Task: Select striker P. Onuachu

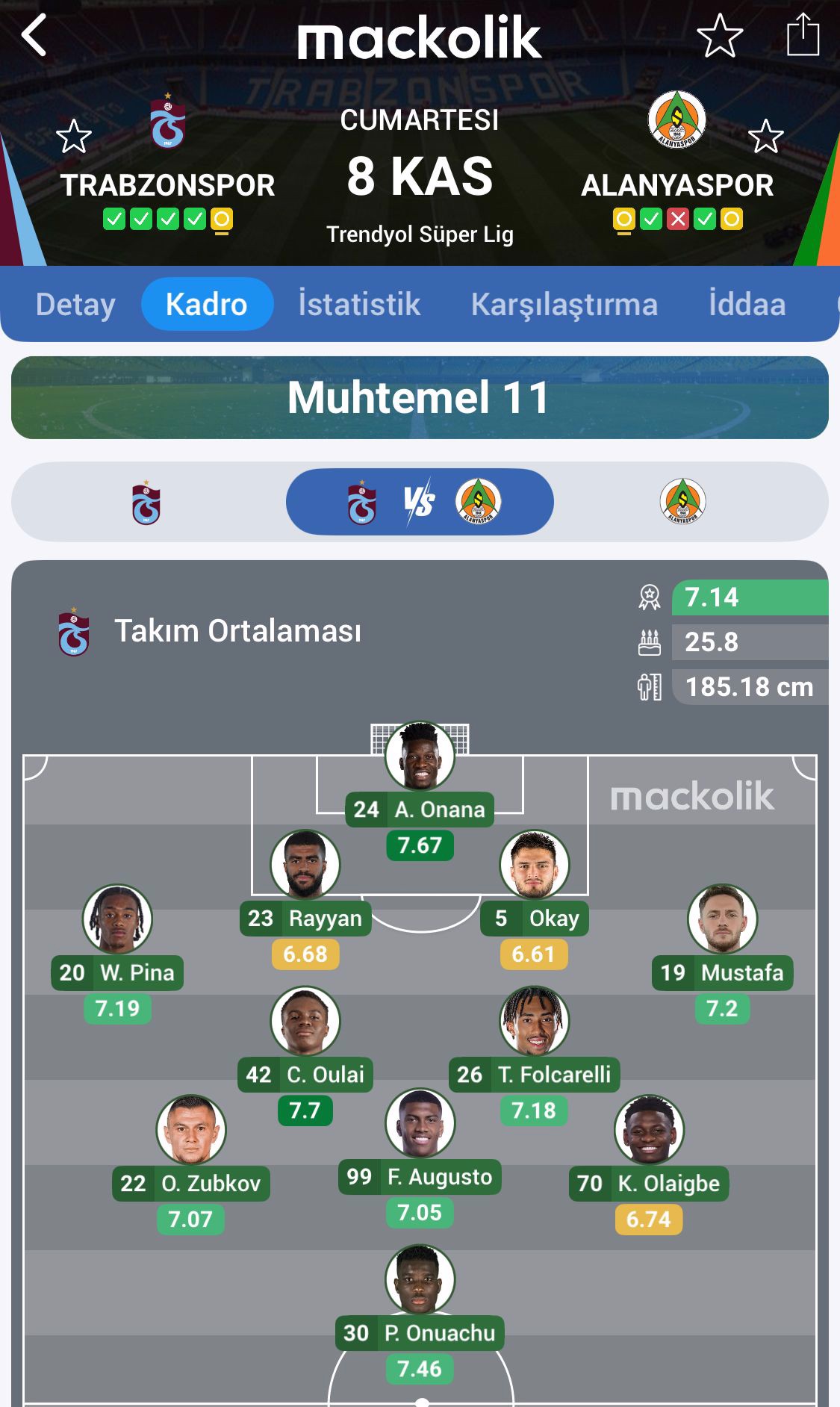Action: pyautogui.click(x=420, y=1280)
